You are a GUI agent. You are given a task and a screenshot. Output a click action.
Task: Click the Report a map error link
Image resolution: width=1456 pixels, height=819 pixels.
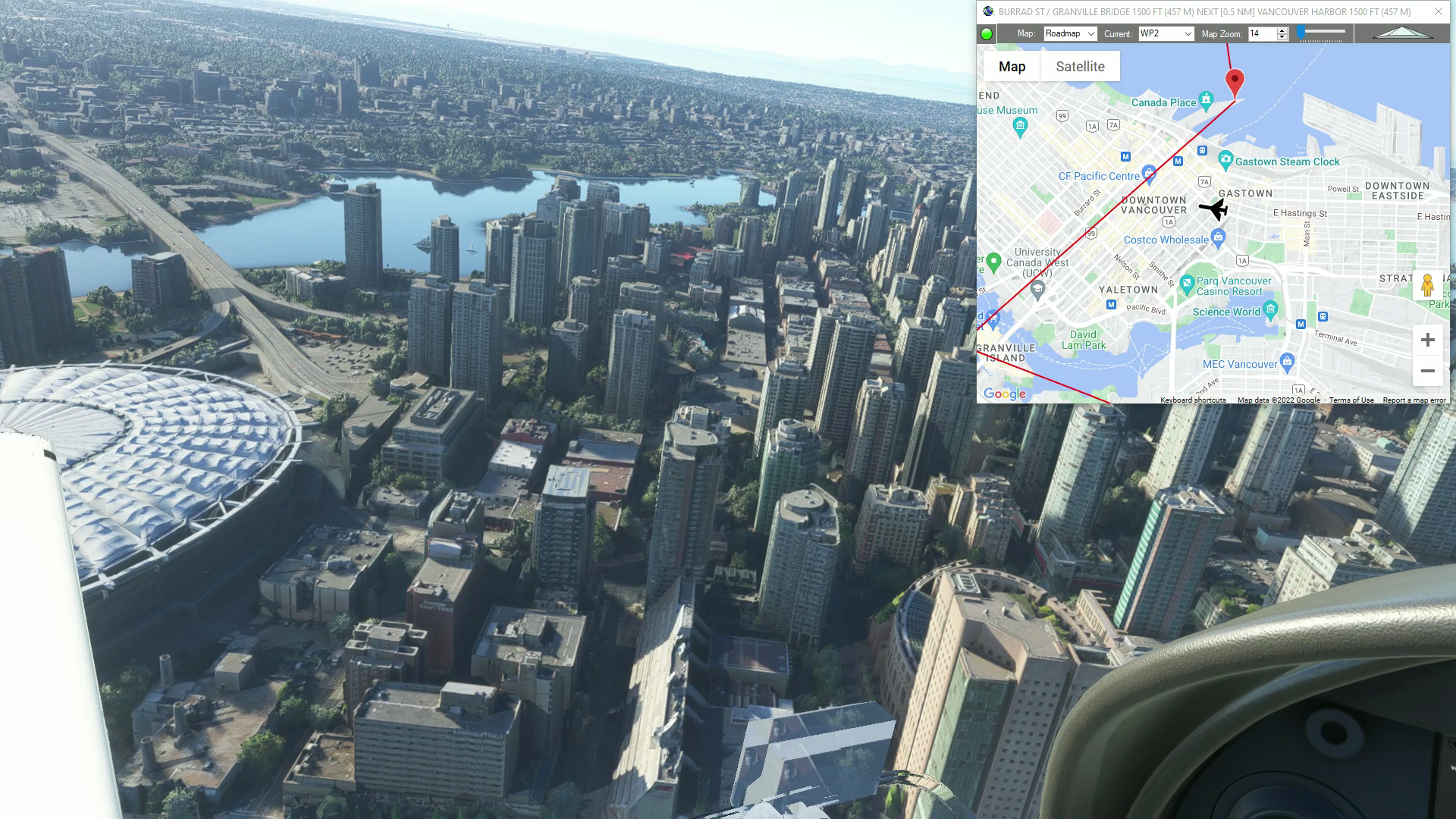click(x=1413, y=400)
